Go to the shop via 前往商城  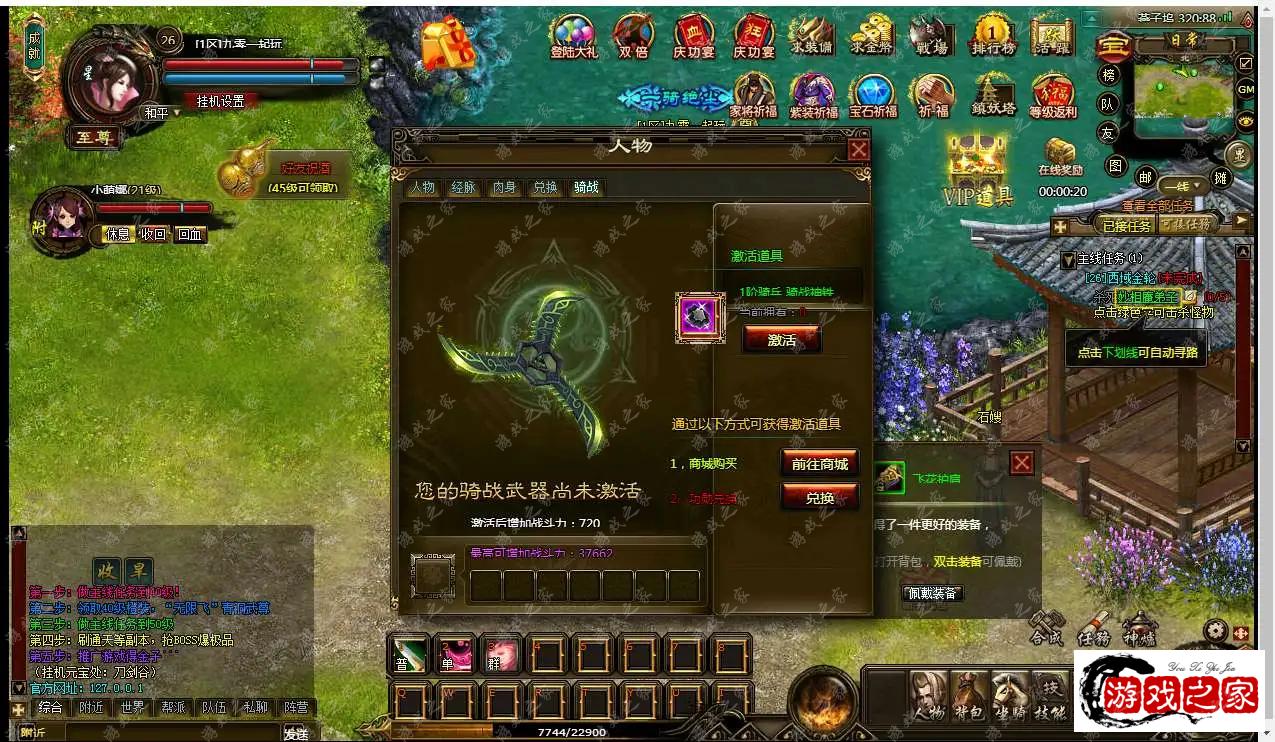819,464
